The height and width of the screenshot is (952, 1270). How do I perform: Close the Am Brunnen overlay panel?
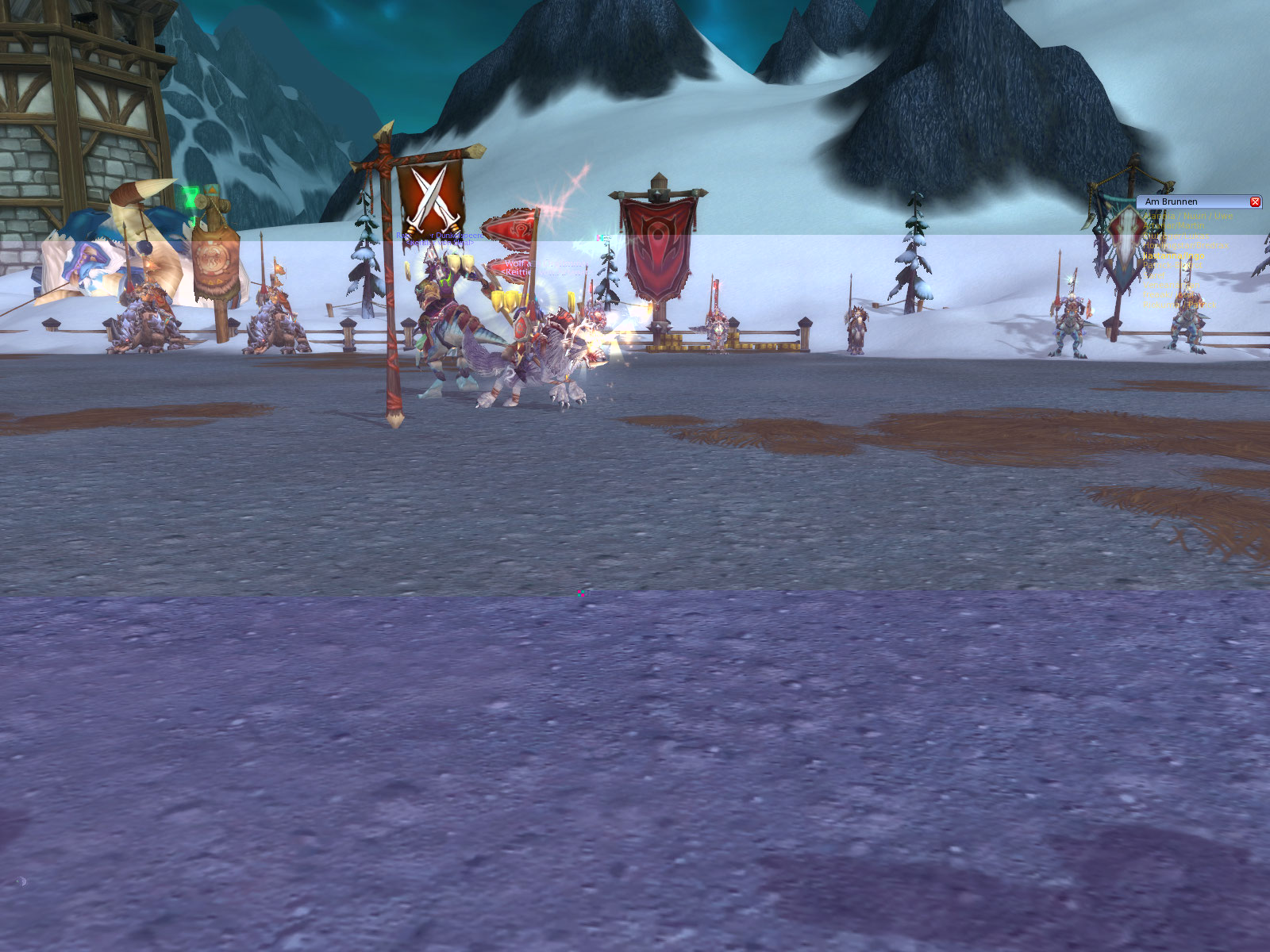coord(1255,202)
